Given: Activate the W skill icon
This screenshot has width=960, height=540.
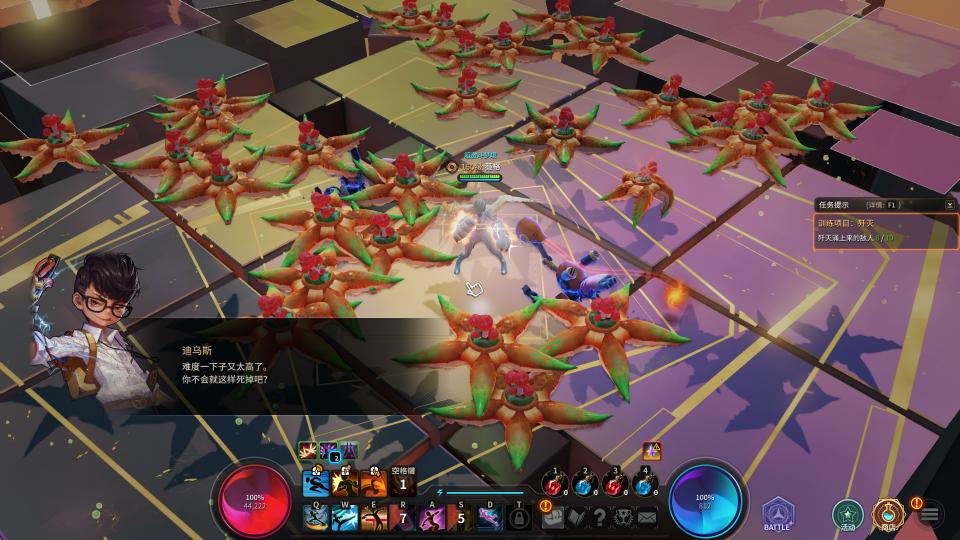Looking at the screenshot, I should tap(346, 517).
